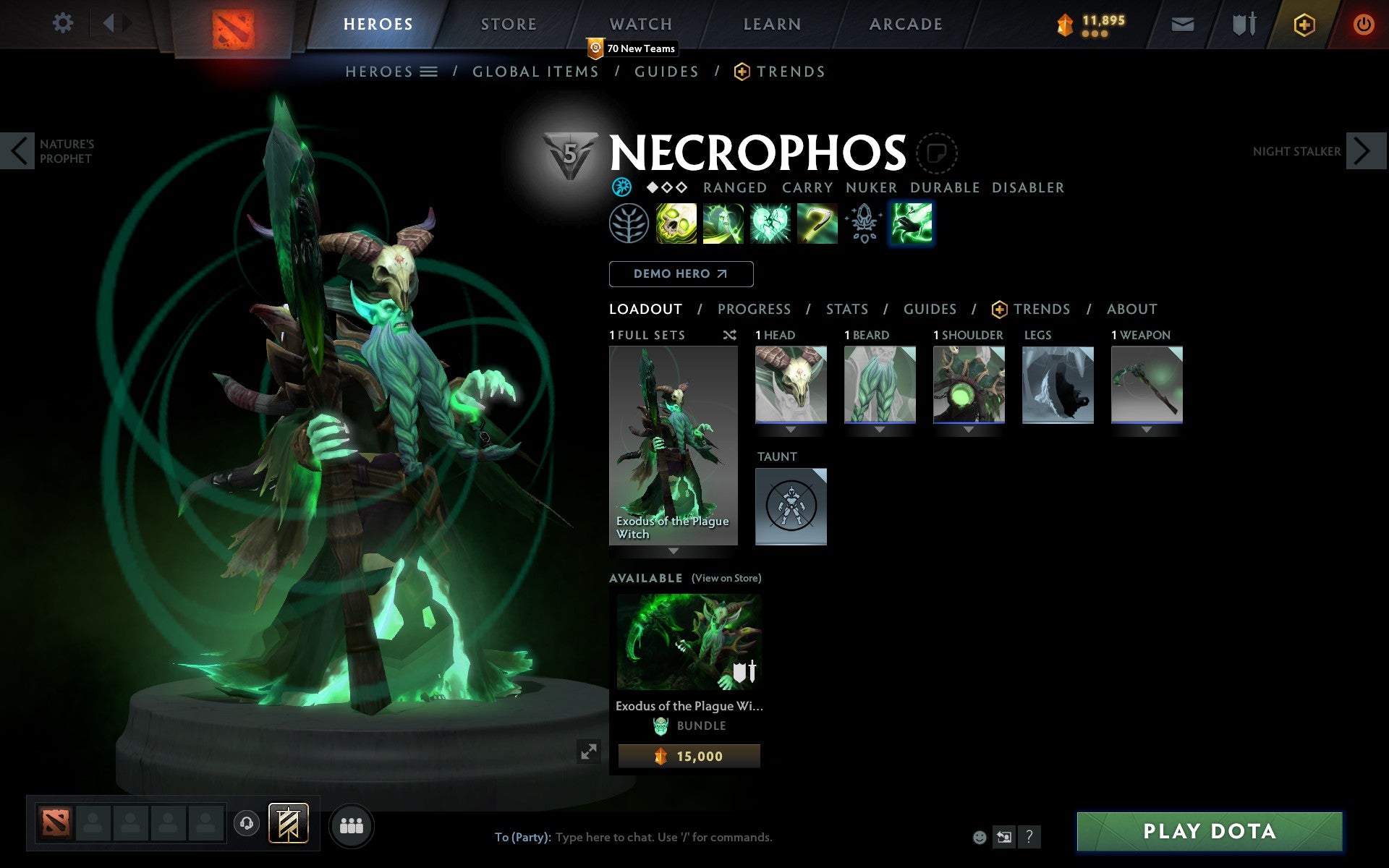Click the Dota Plus icon in top bar
The image size is (1389, 868).
pyautogui.click(x=1304, y=23)
